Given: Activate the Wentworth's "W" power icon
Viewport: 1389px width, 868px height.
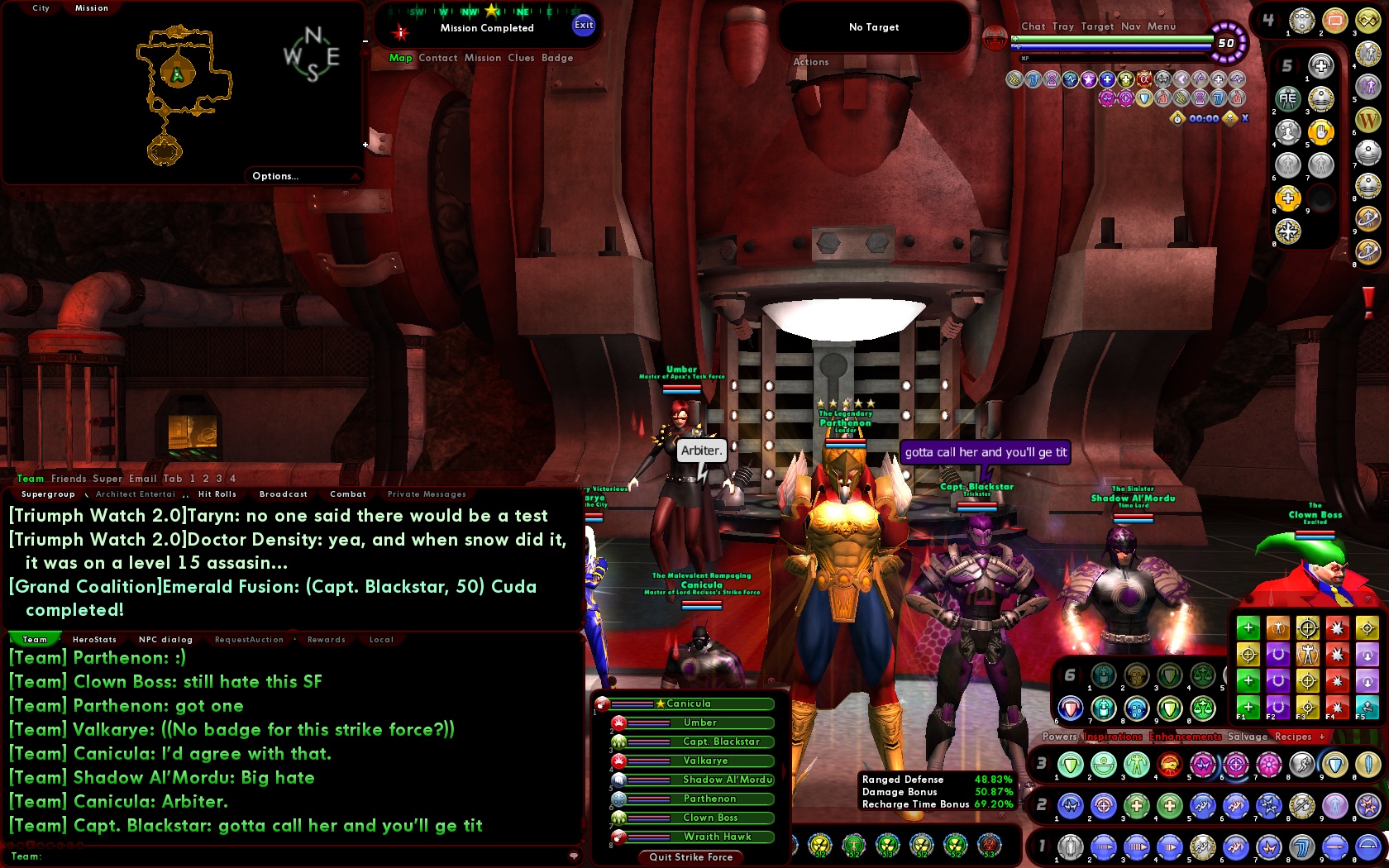Looking at the screenshot, I should click(1368, 120).
